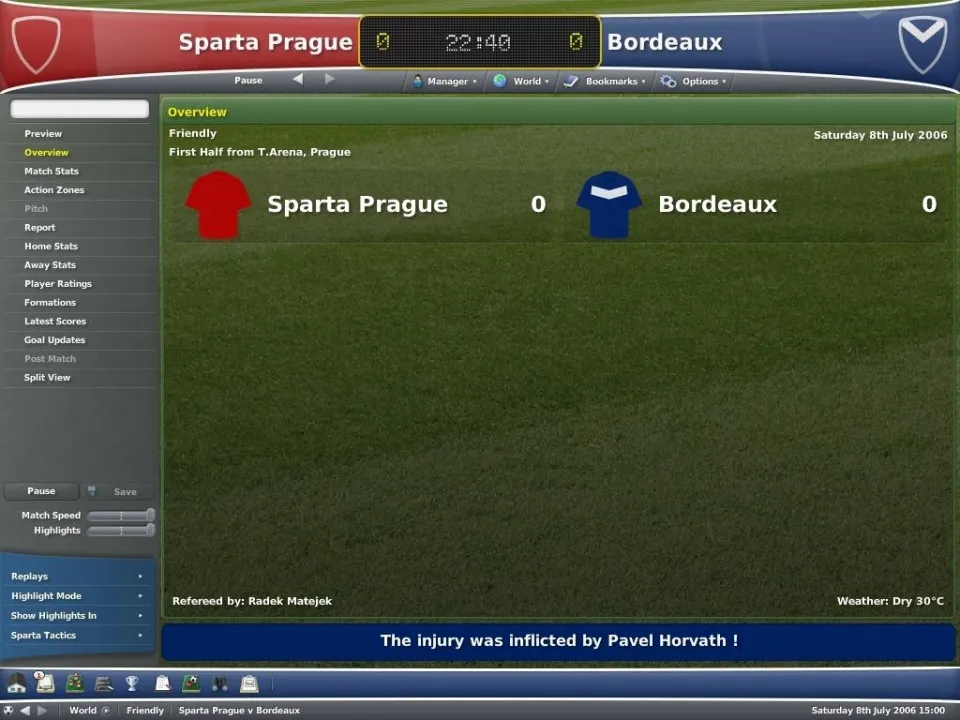Viewport: 960px width, 720px height.
Task: Open the match Report
Action: pyautogui.click(x=40, y=228)
